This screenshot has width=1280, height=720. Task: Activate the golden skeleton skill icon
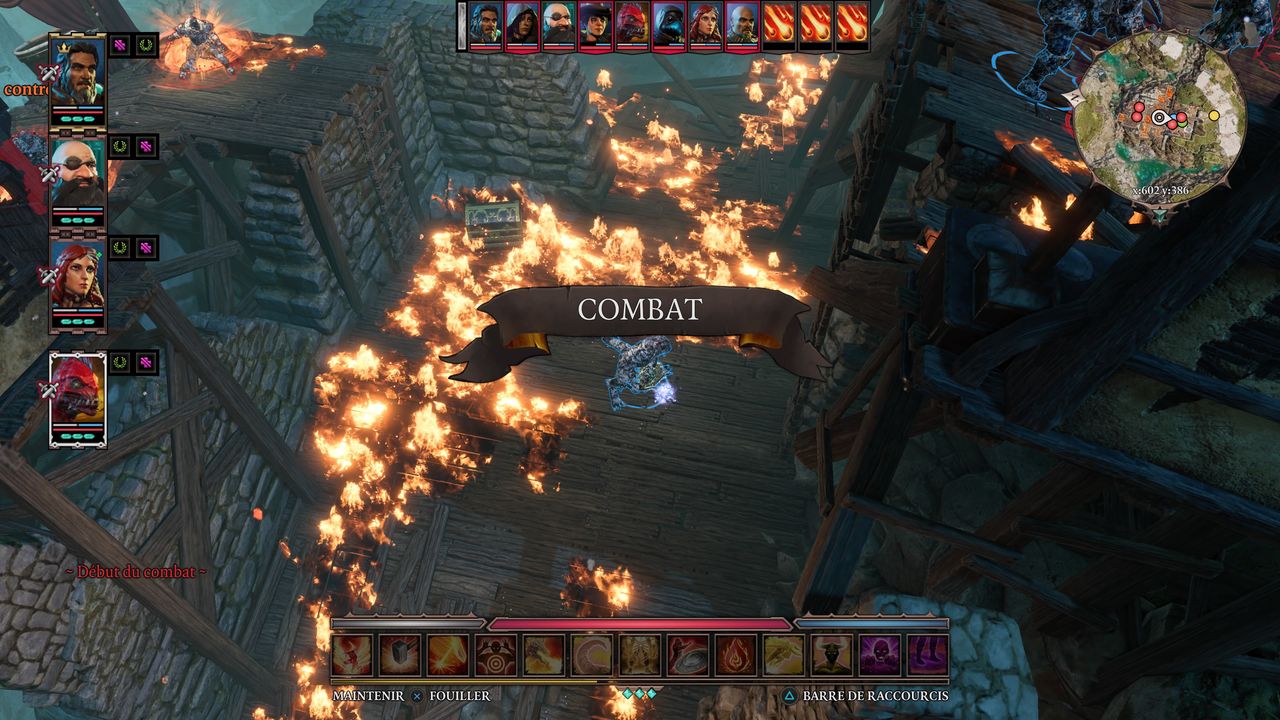coord(639,655)
